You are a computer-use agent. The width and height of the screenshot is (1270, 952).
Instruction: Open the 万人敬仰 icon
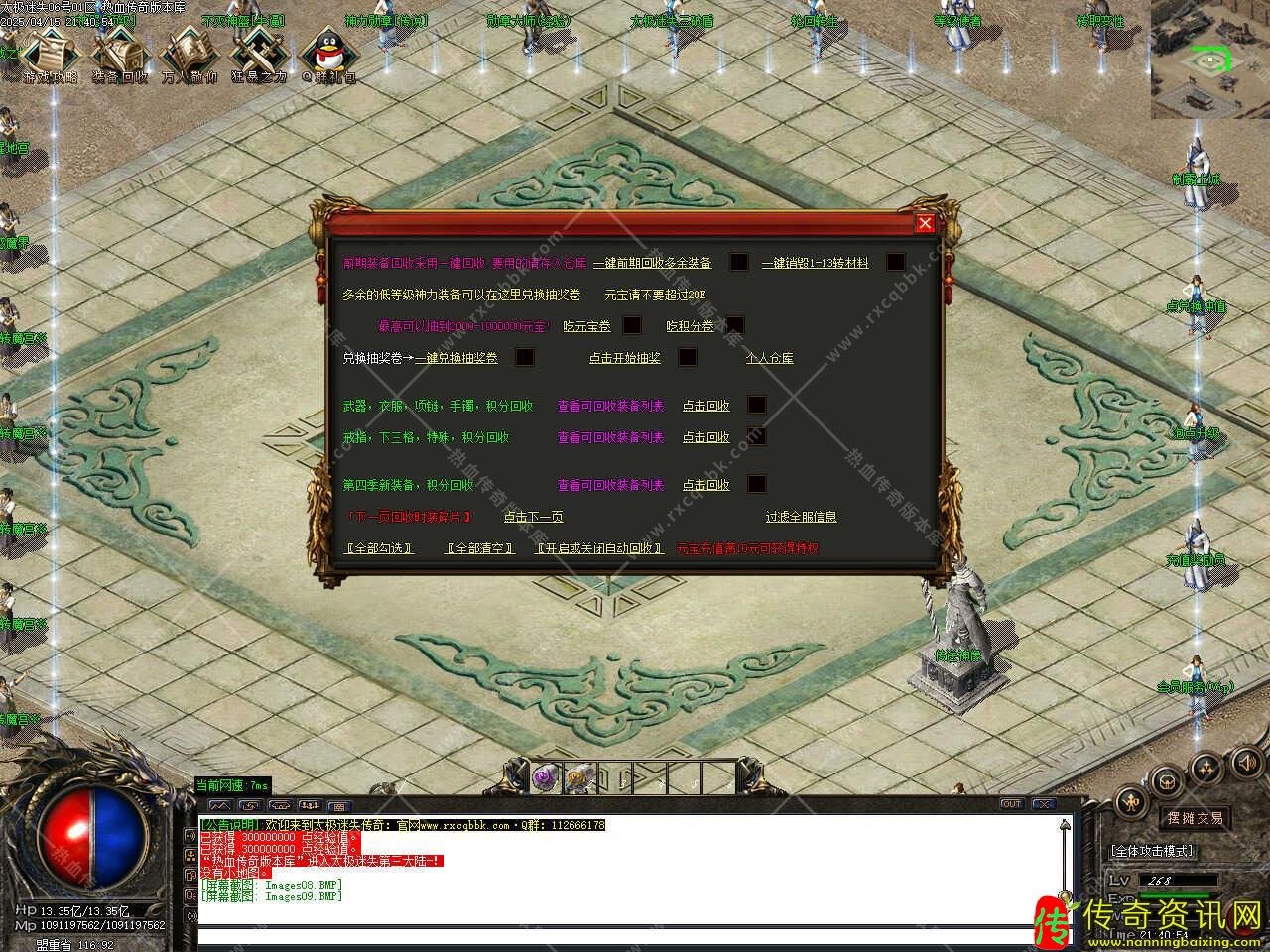pyautogui.click(x=188, y=55)
